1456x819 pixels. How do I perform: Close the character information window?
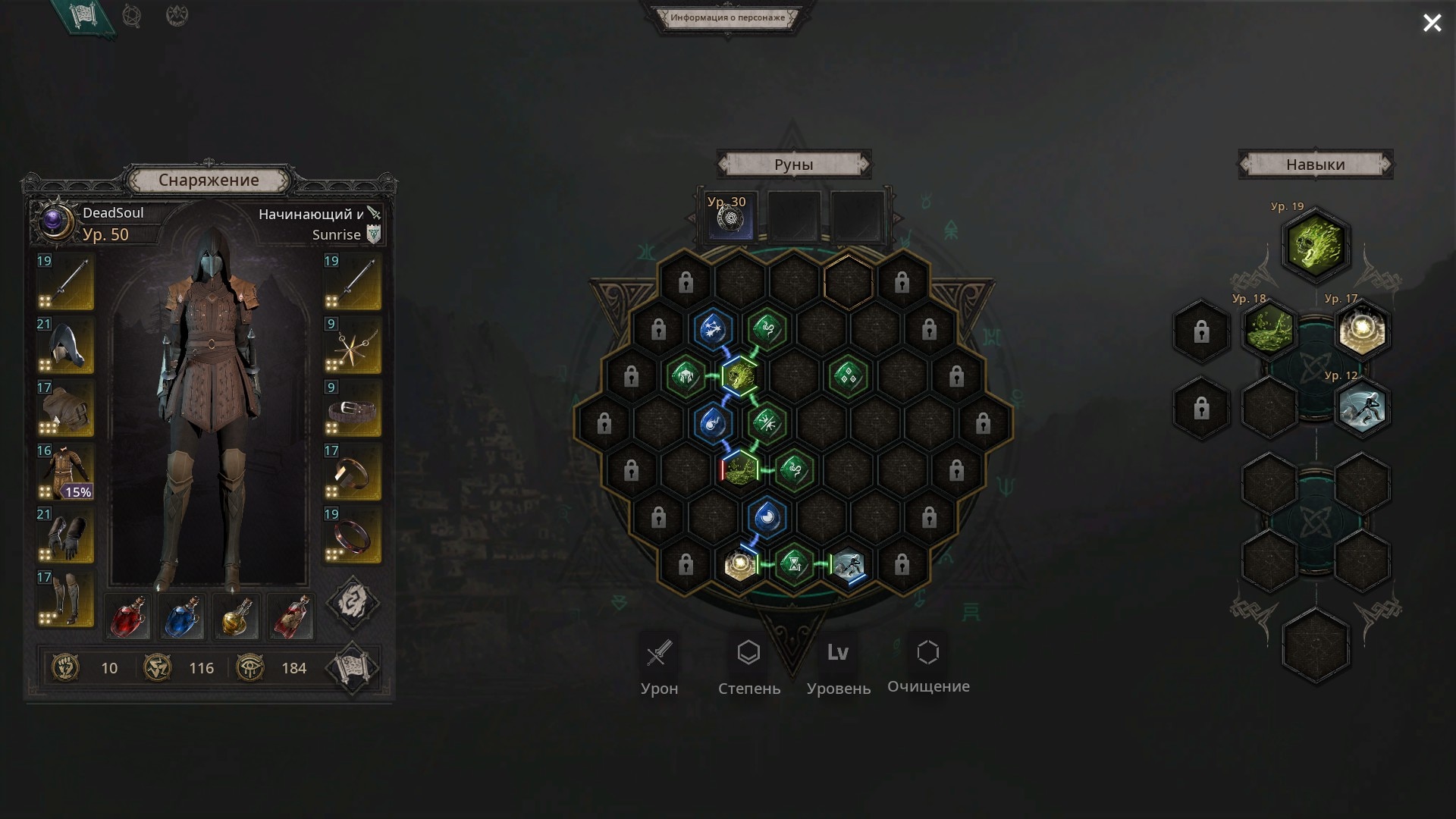click(1432, 24)
